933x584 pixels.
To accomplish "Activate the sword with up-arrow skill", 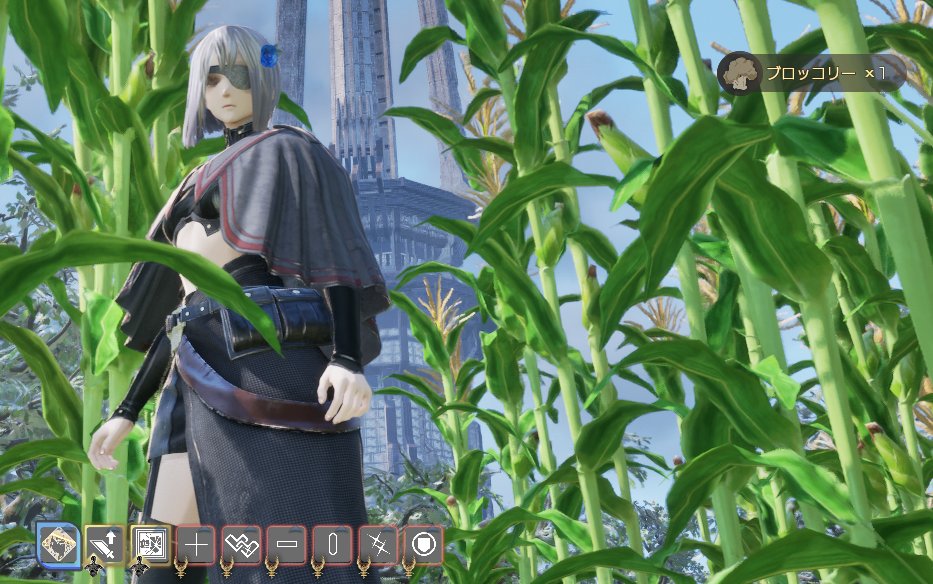I will (104, 545).
